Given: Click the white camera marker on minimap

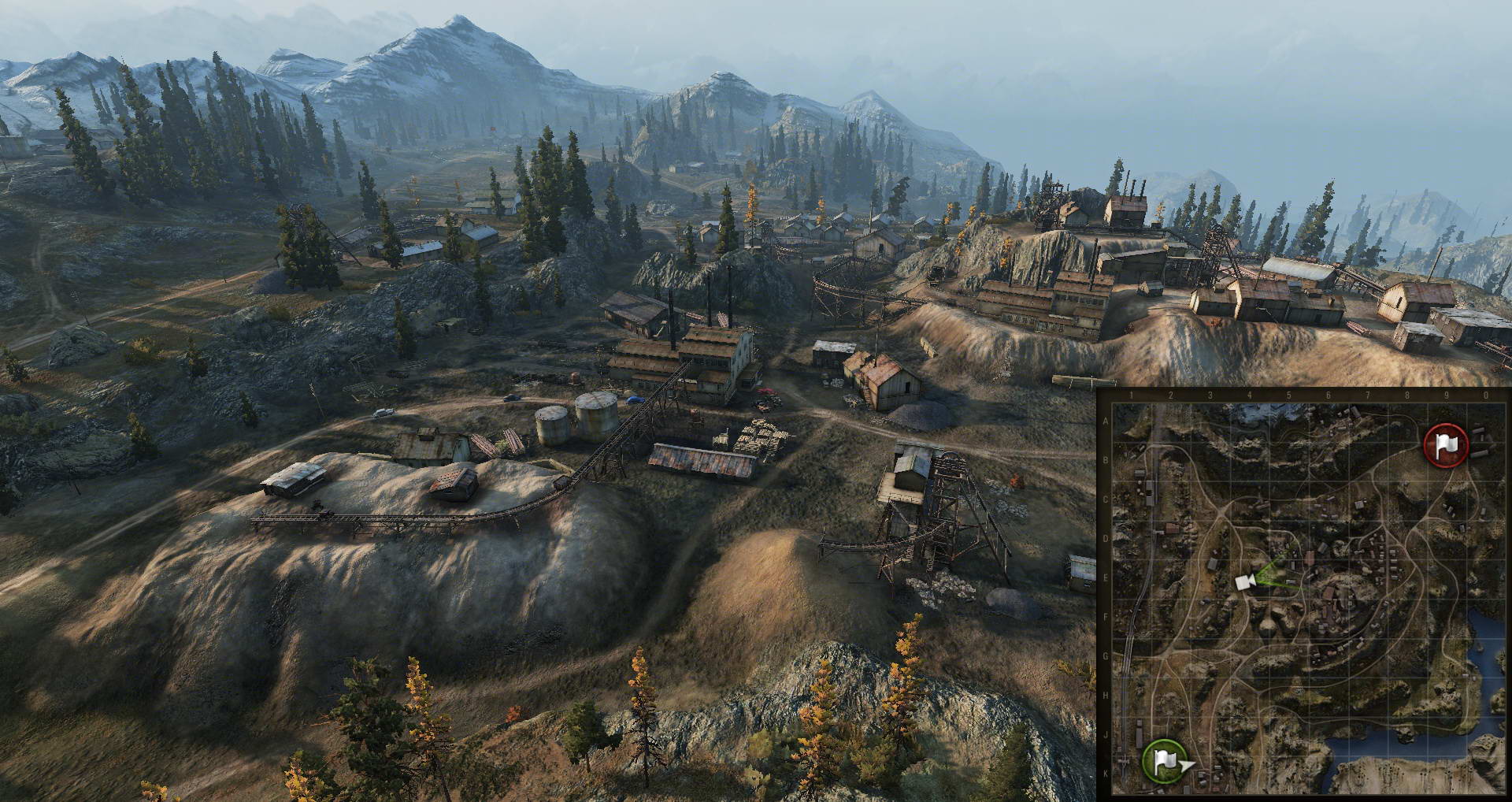Looking at the screenshot, I should [x=1244, y=581].
